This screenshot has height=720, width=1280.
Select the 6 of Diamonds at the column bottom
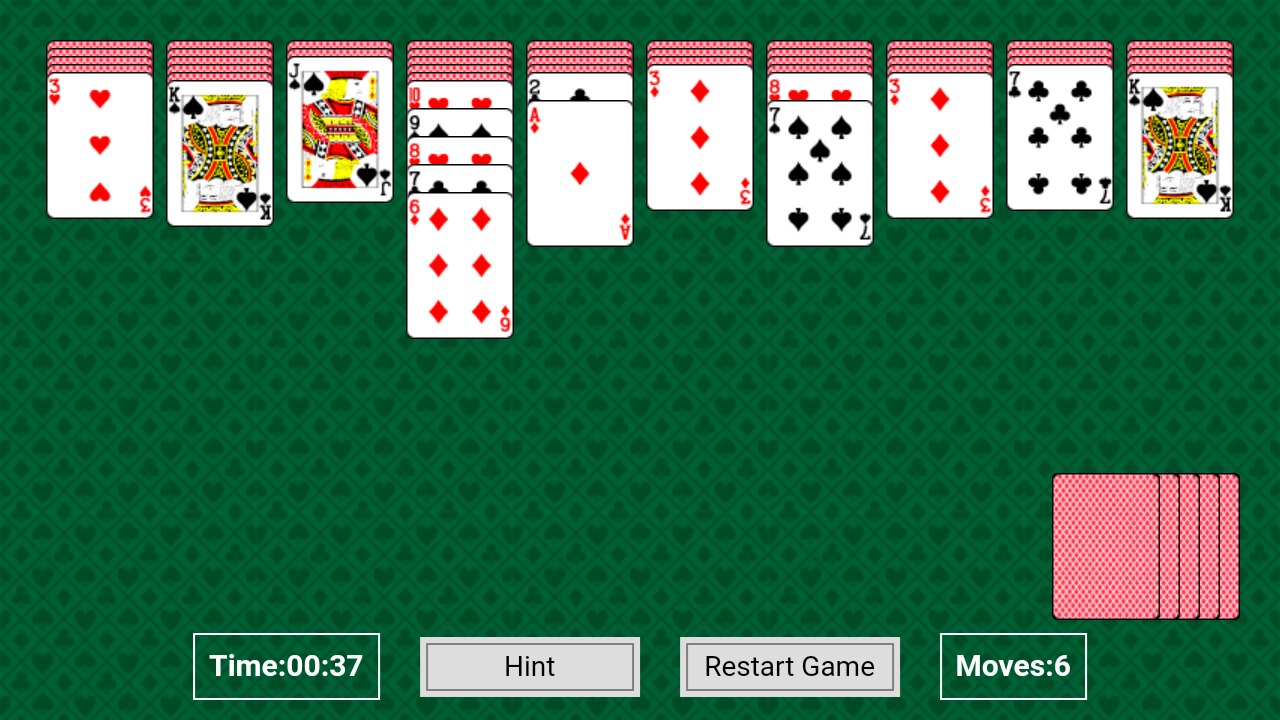[x=459, y=265]
